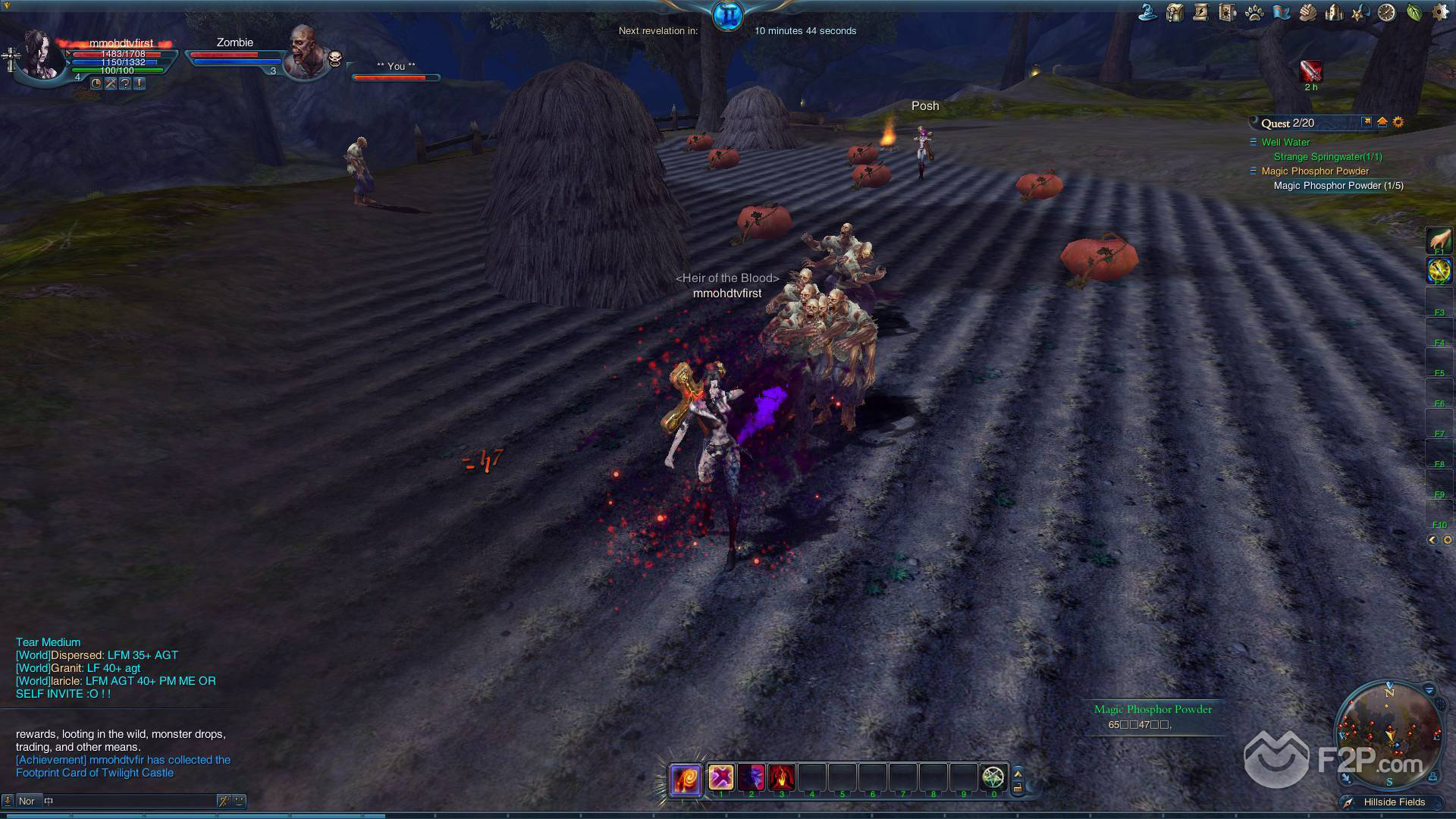Activate the fire swirl skill slot
Image resolution: width=1456 pixels, height=819 pixels.
(x=685, y=779)
